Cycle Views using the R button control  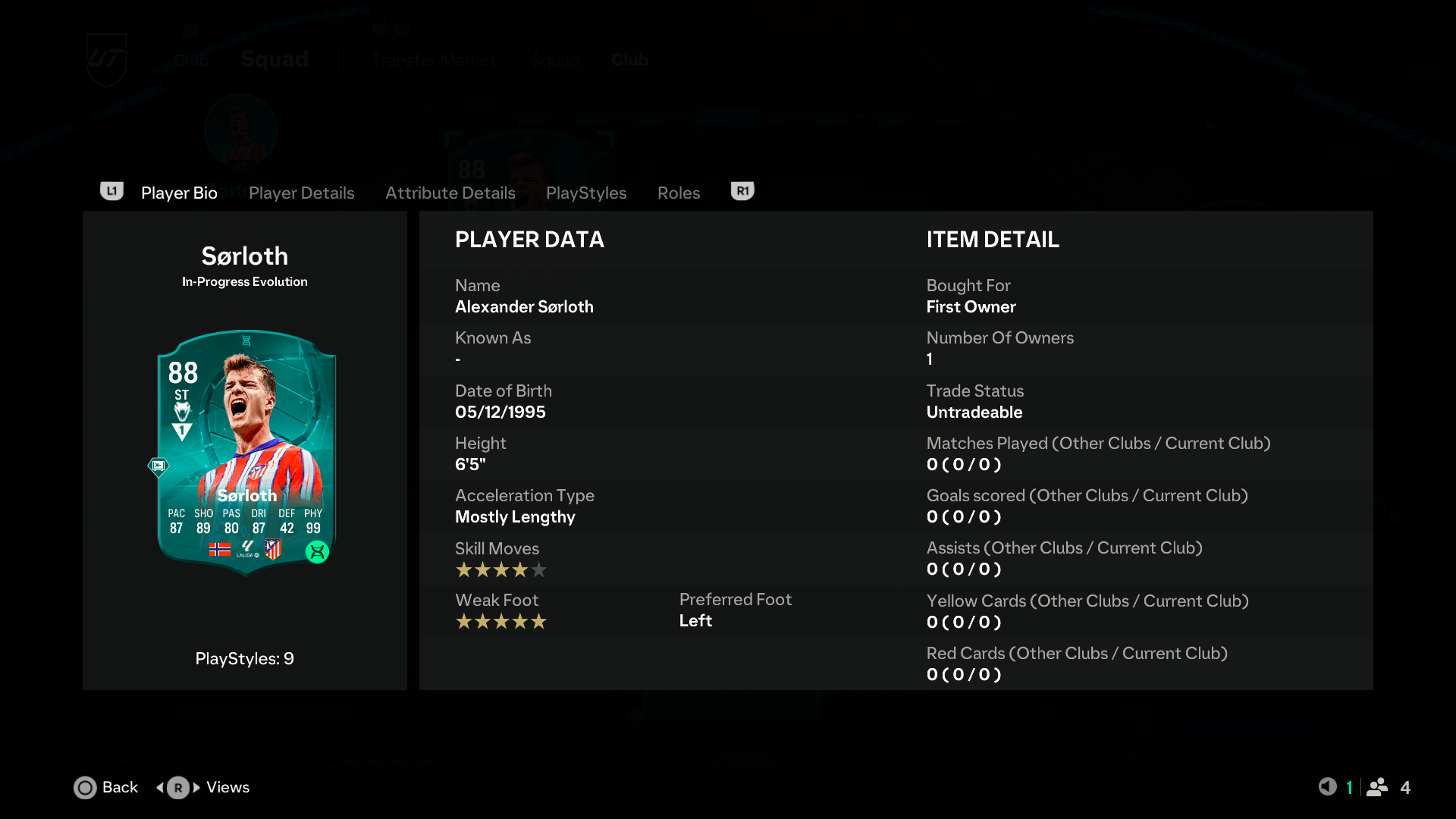(177, 787)
